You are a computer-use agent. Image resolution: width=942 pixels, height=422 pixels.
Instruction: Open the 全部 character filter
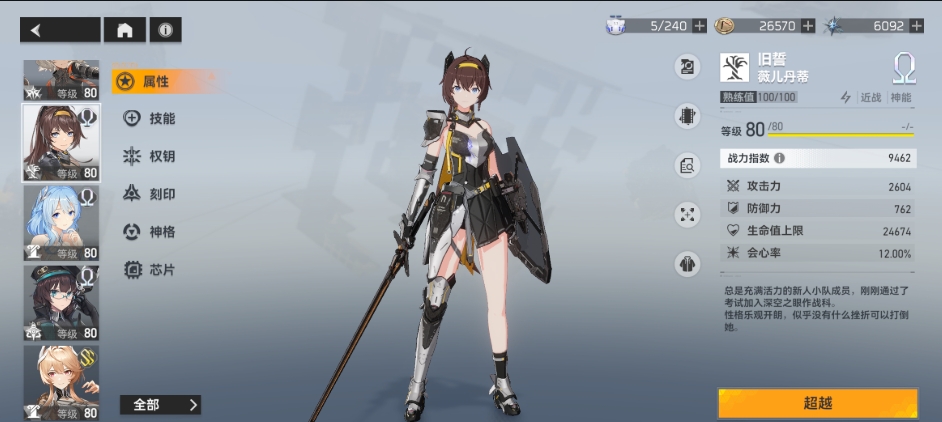coord(160,404)
